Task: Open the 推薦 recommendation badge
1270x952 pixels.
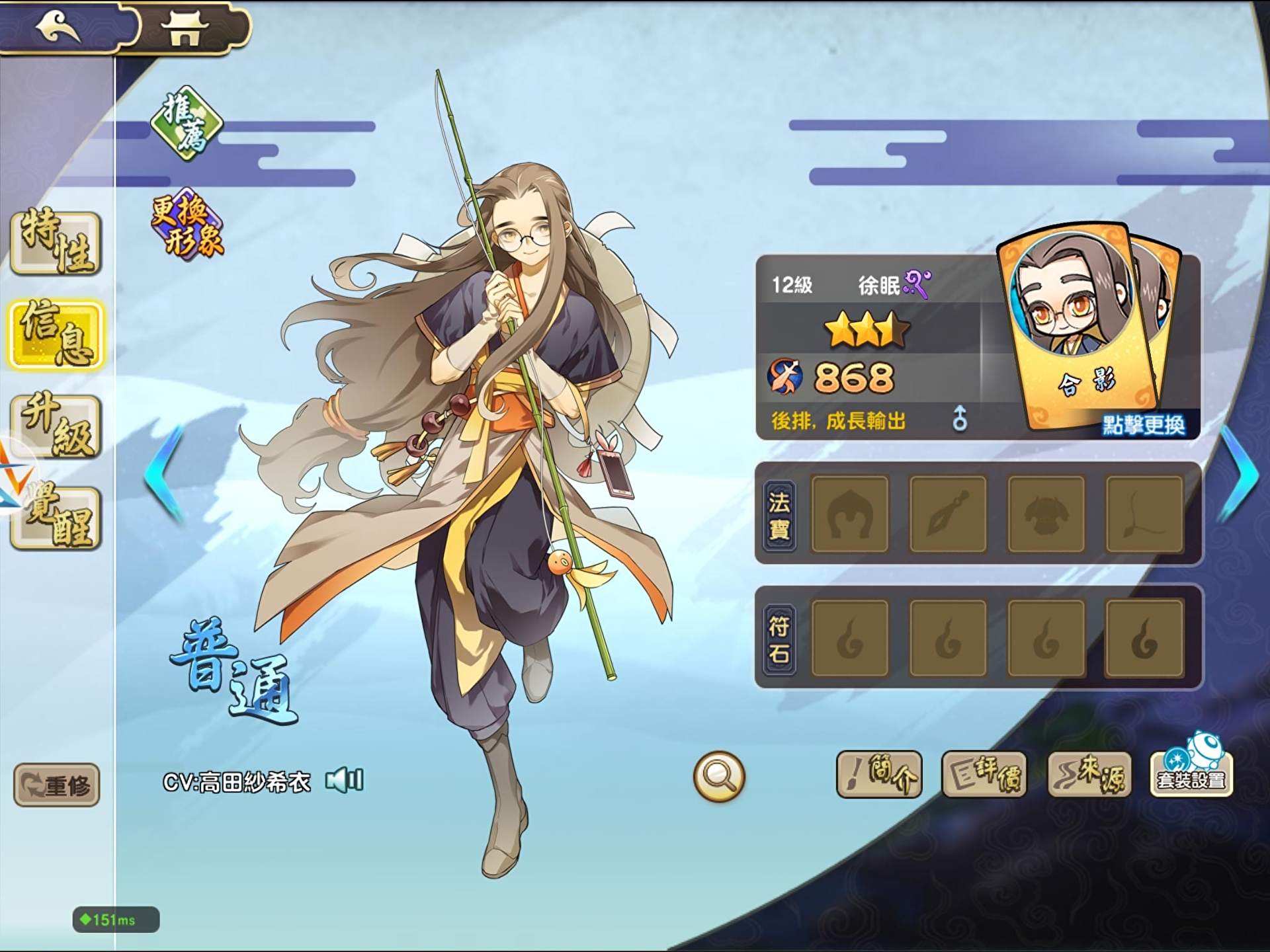Action: click(187, 124)
